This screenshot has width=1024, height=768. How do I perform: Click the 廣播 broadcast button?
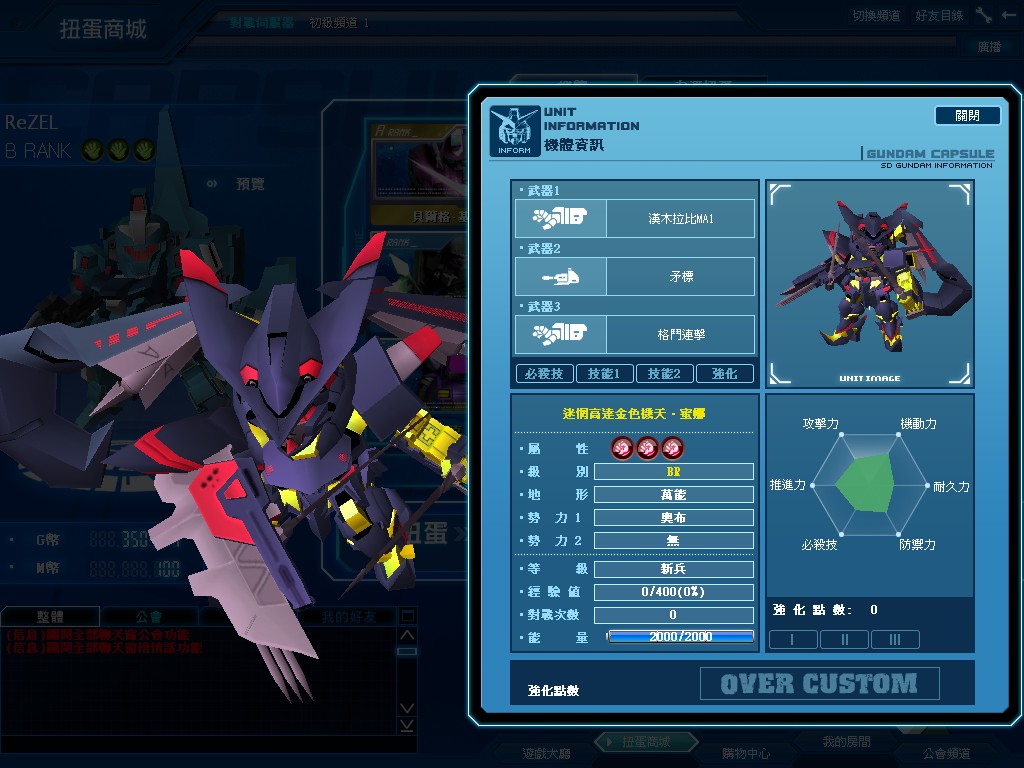[989, 46]
